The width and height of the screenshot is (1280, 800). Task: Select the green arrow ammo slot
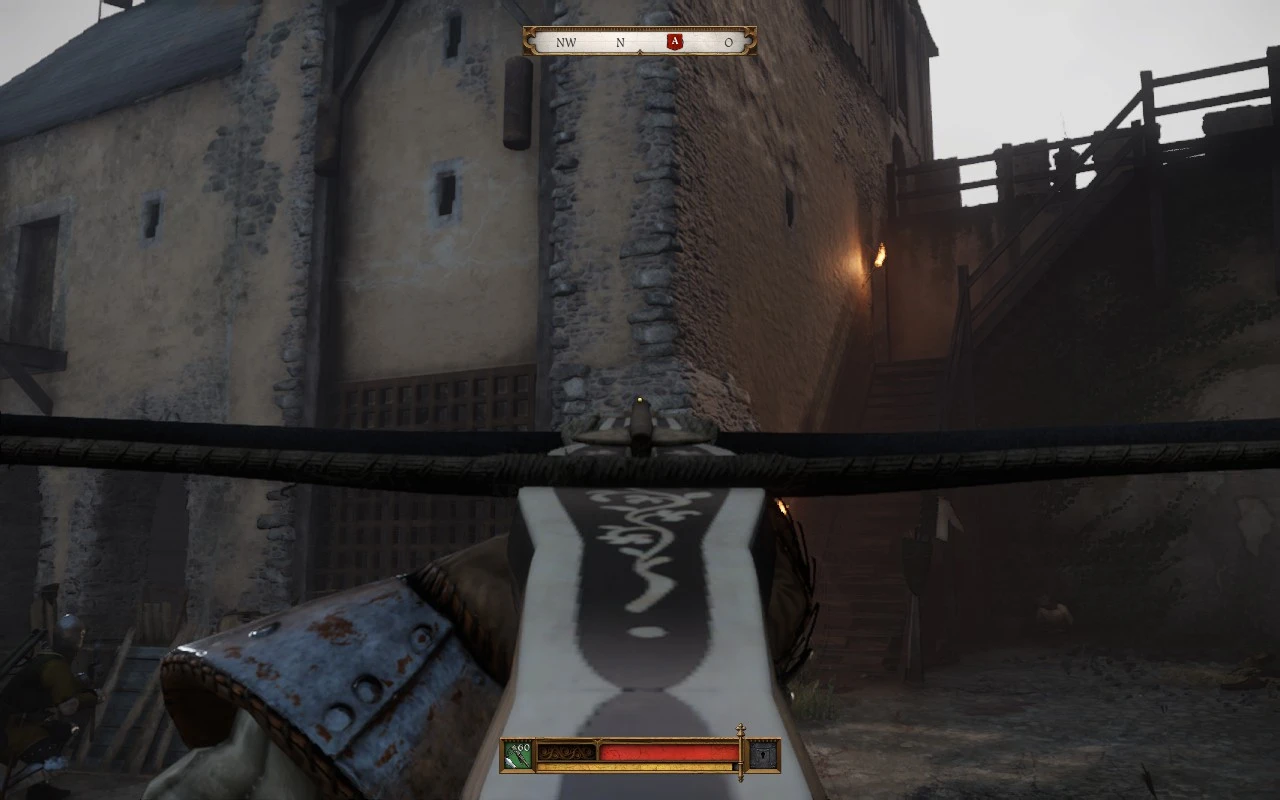[x=518, y=754]
